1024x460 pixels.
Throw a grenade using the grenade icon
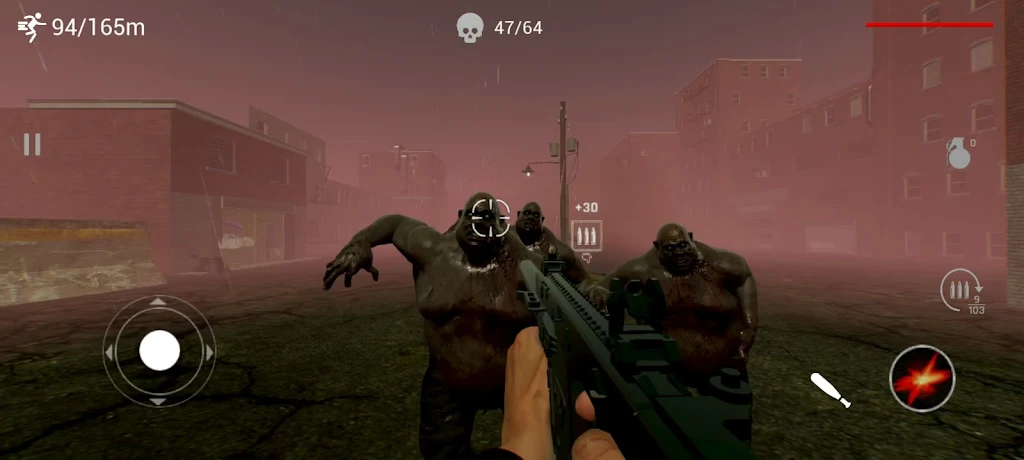point(959,154)
